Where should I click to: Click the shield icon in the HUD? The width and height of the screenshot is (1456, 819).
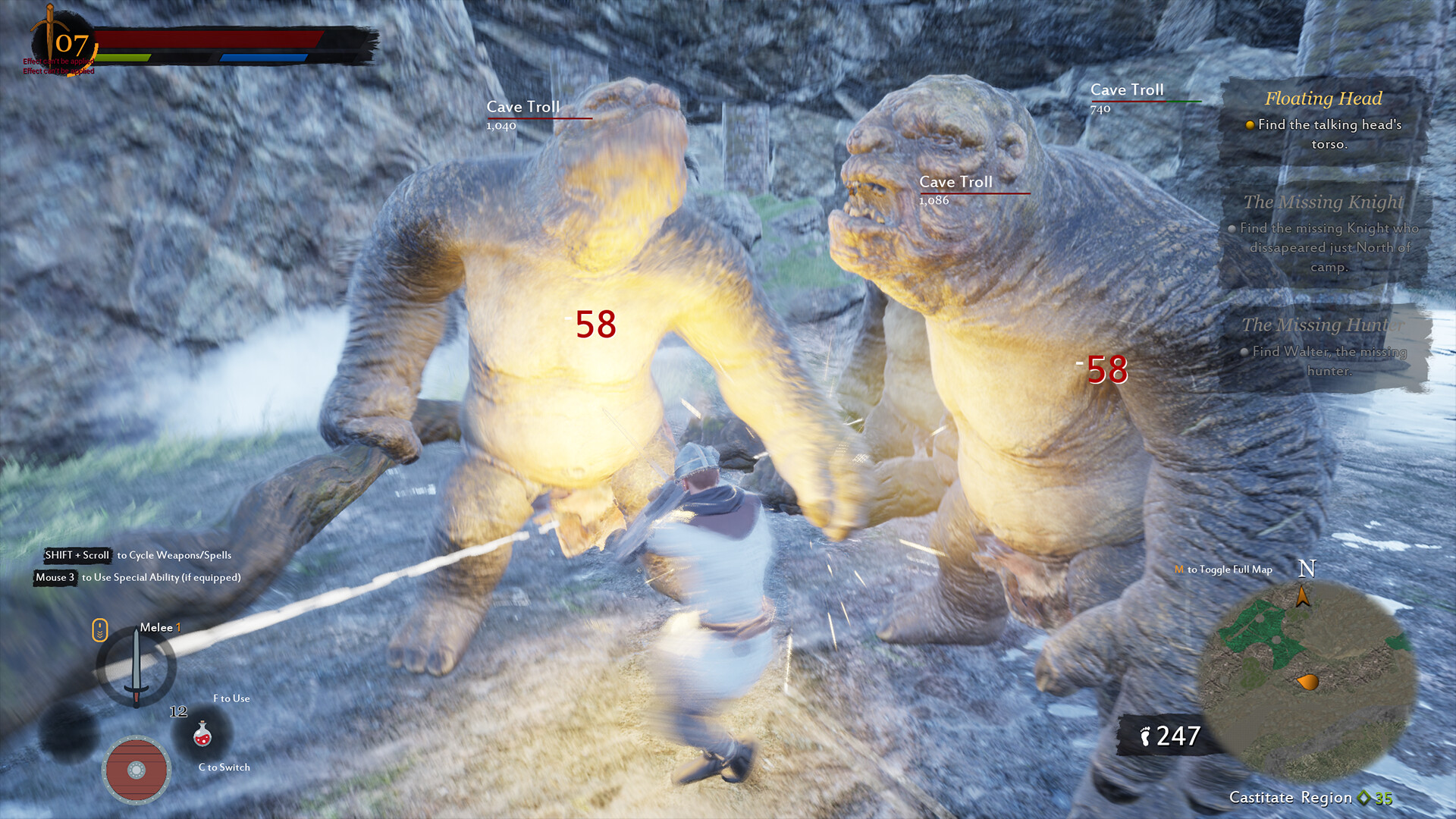click(137, 770)
